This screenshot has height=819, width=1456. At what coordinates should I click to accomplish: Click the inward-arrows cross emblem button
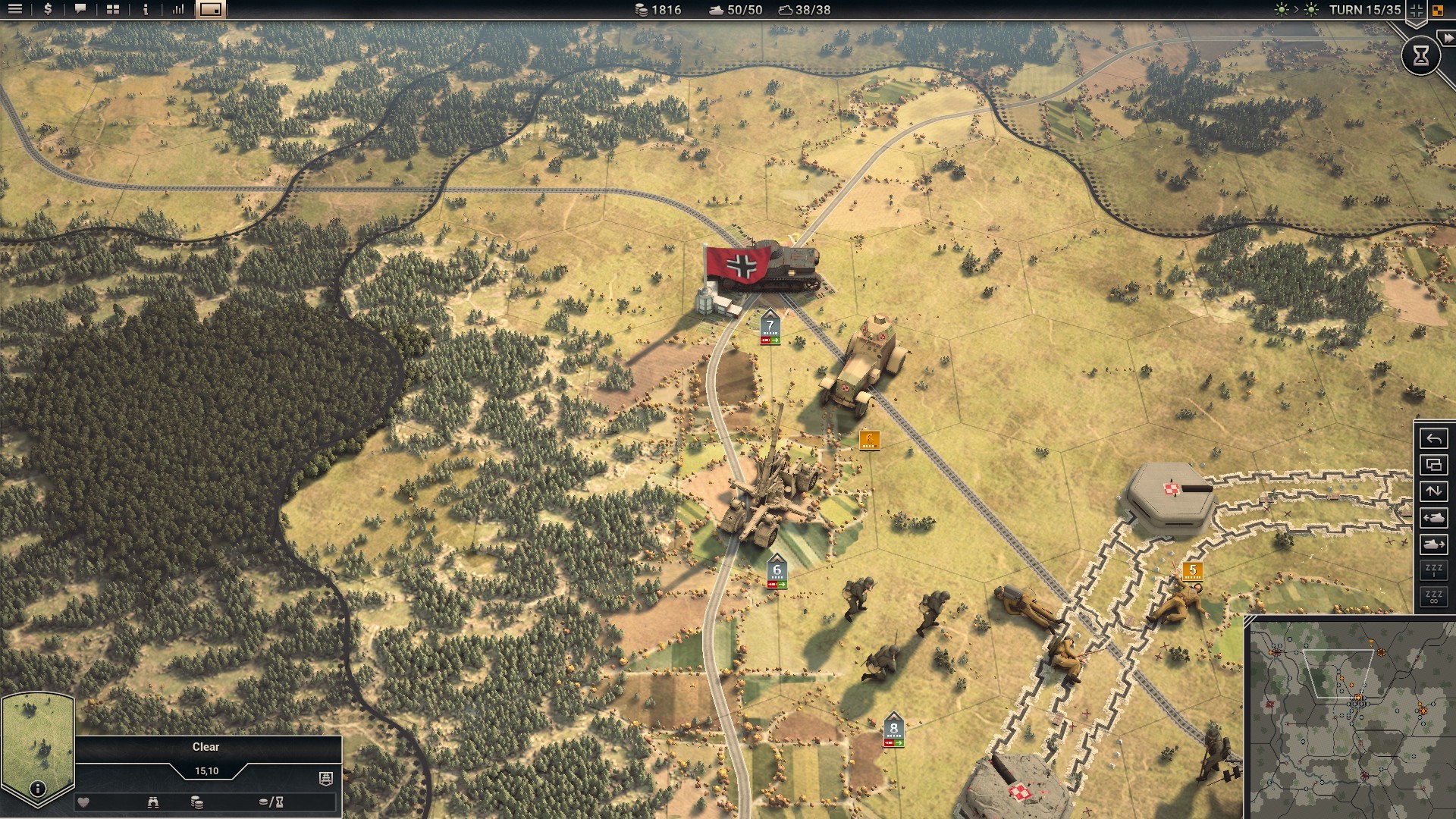[x=1416, y=11]
